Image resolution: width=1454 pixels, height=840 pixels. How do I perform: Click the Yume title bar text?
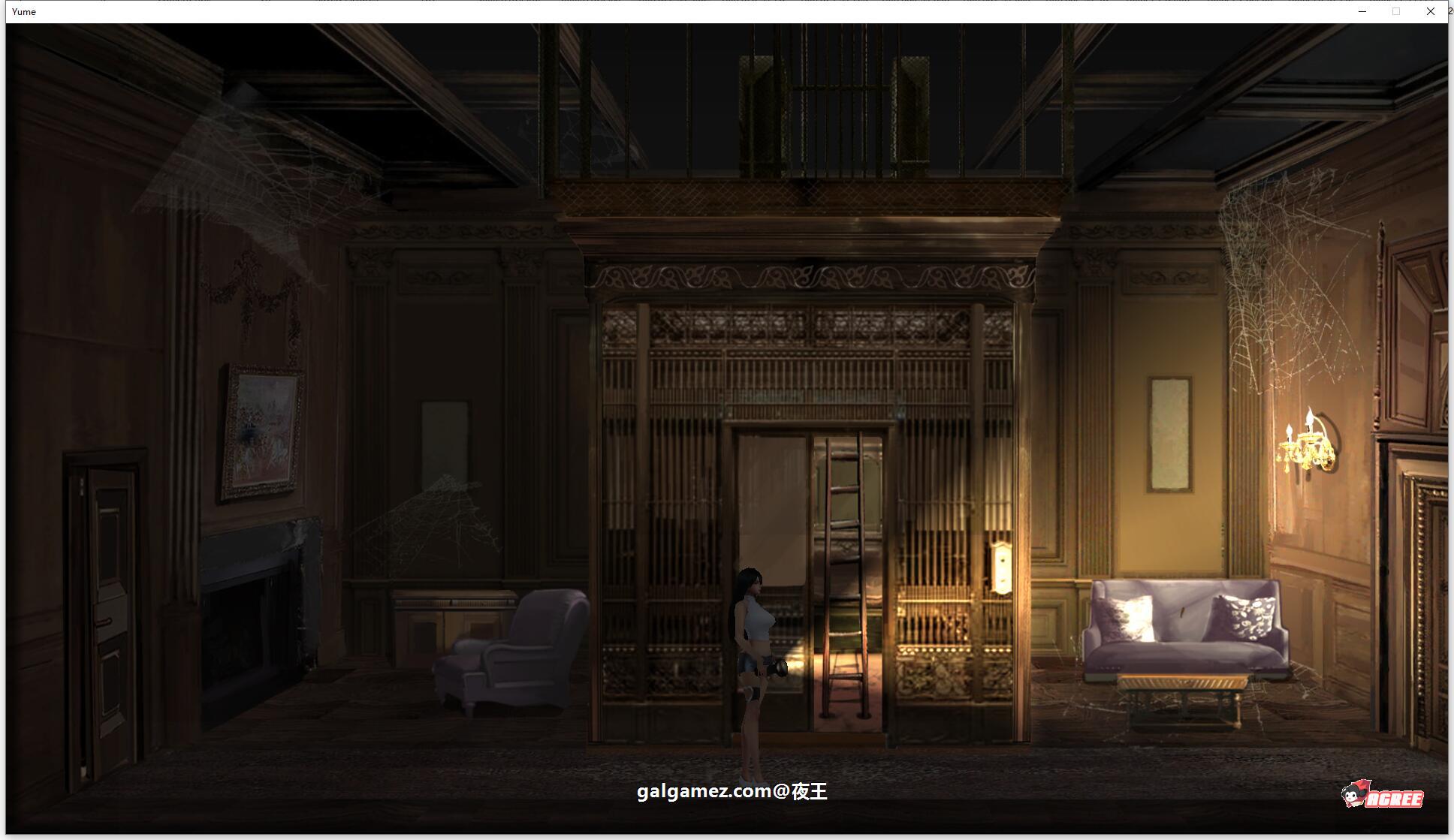click(x=23, y=11)
